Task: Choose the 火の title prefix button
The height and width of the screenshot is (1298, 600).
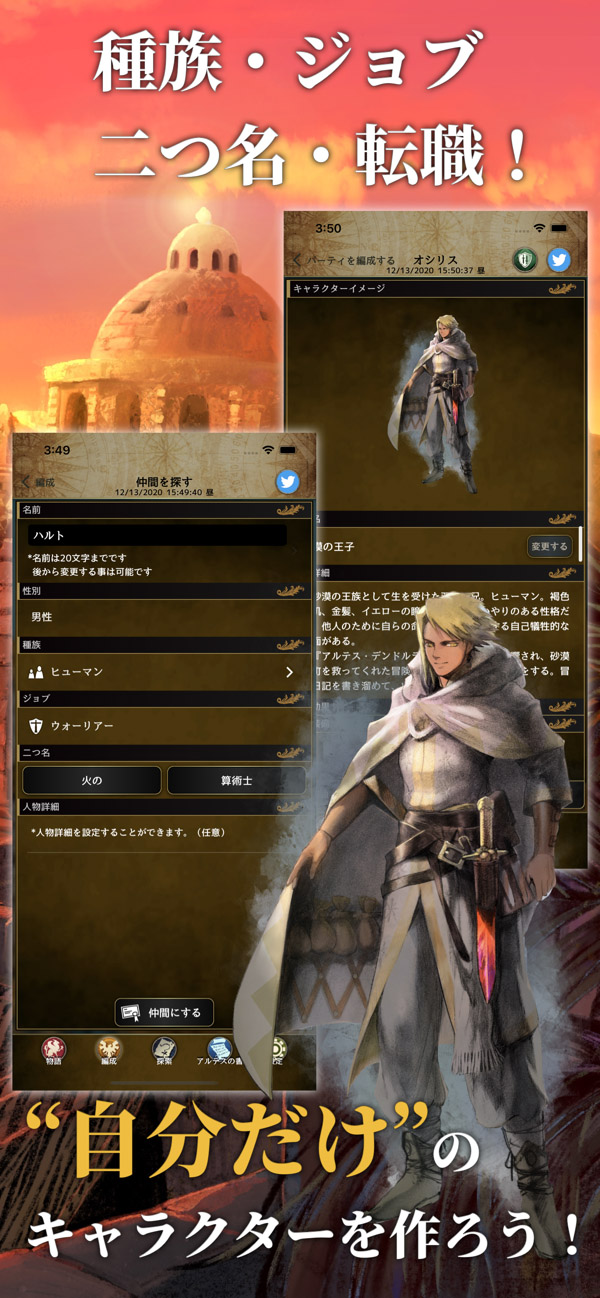Action: (92, 780)
